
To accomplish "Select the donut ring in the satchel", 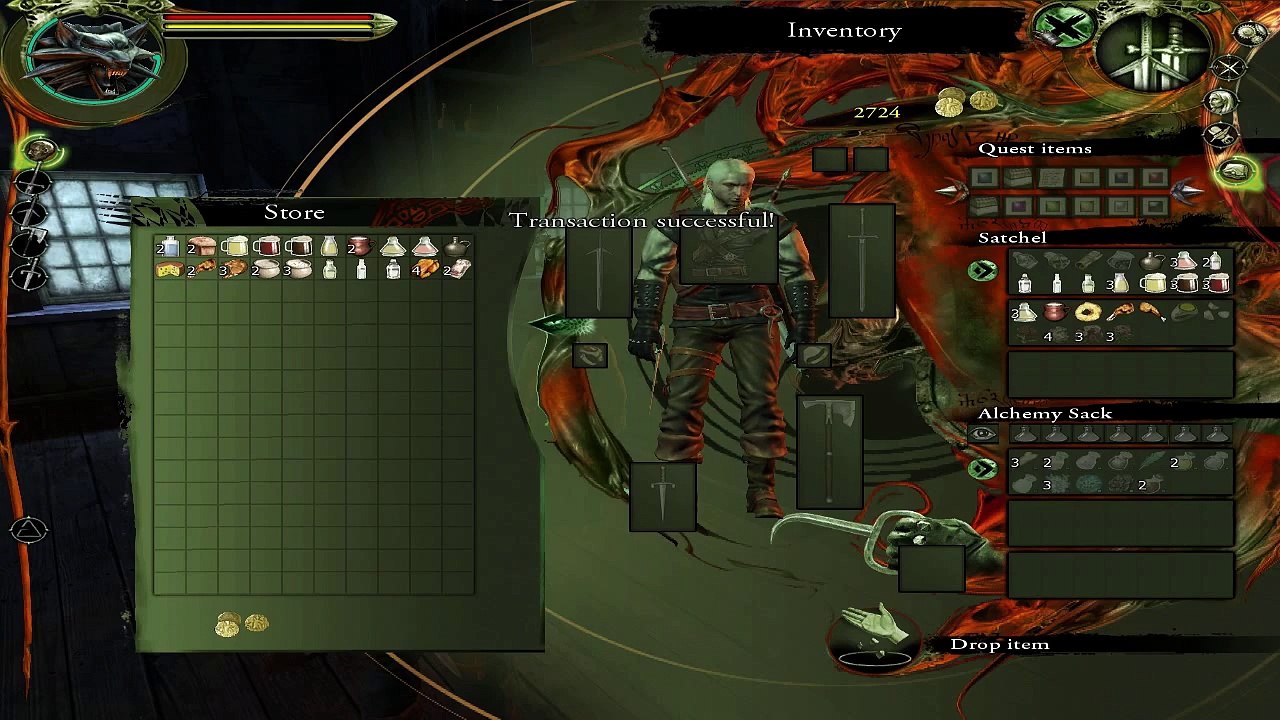I will [x=1087, y=313].
